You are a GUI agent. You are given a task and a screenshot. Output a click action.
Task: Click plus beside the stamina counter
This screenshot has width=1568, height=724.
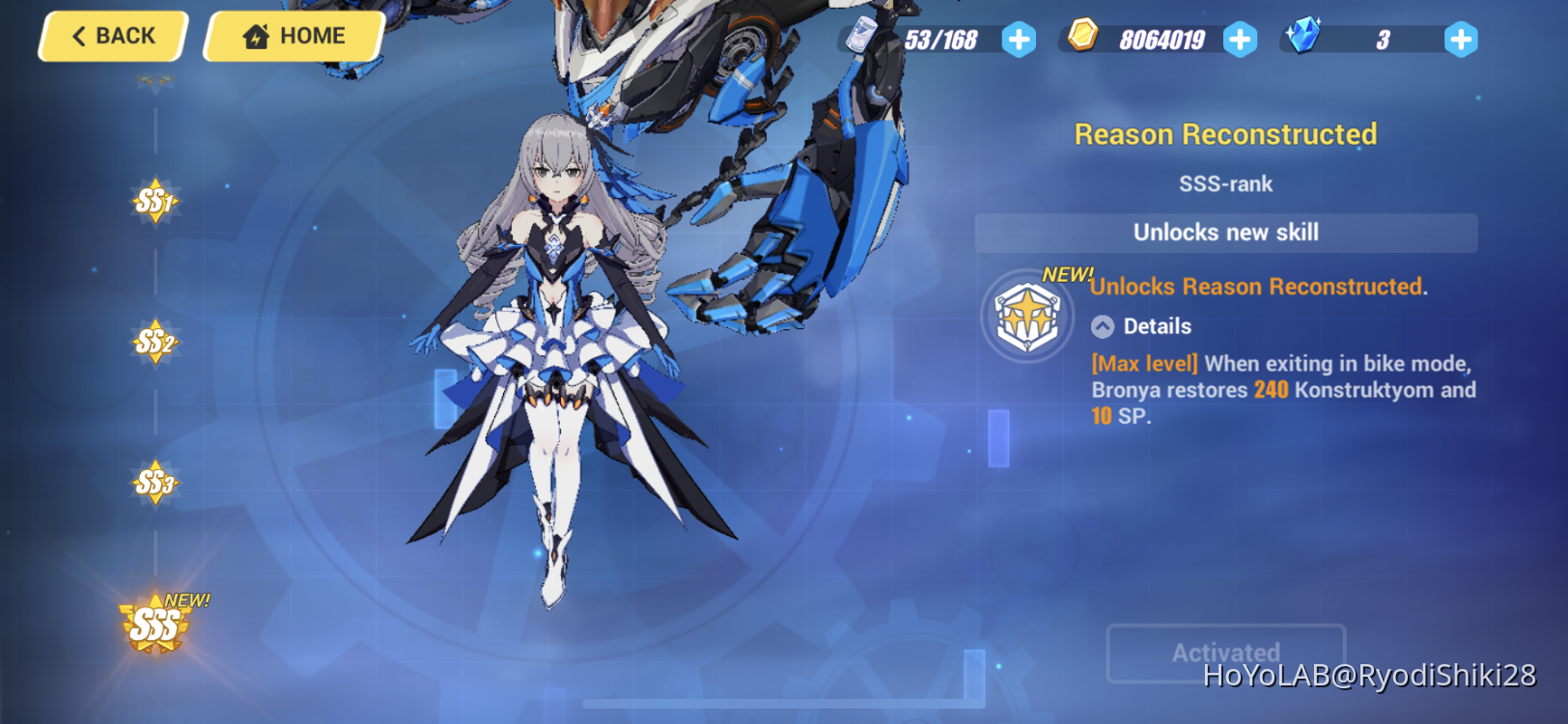click(x=1020, y=41)
